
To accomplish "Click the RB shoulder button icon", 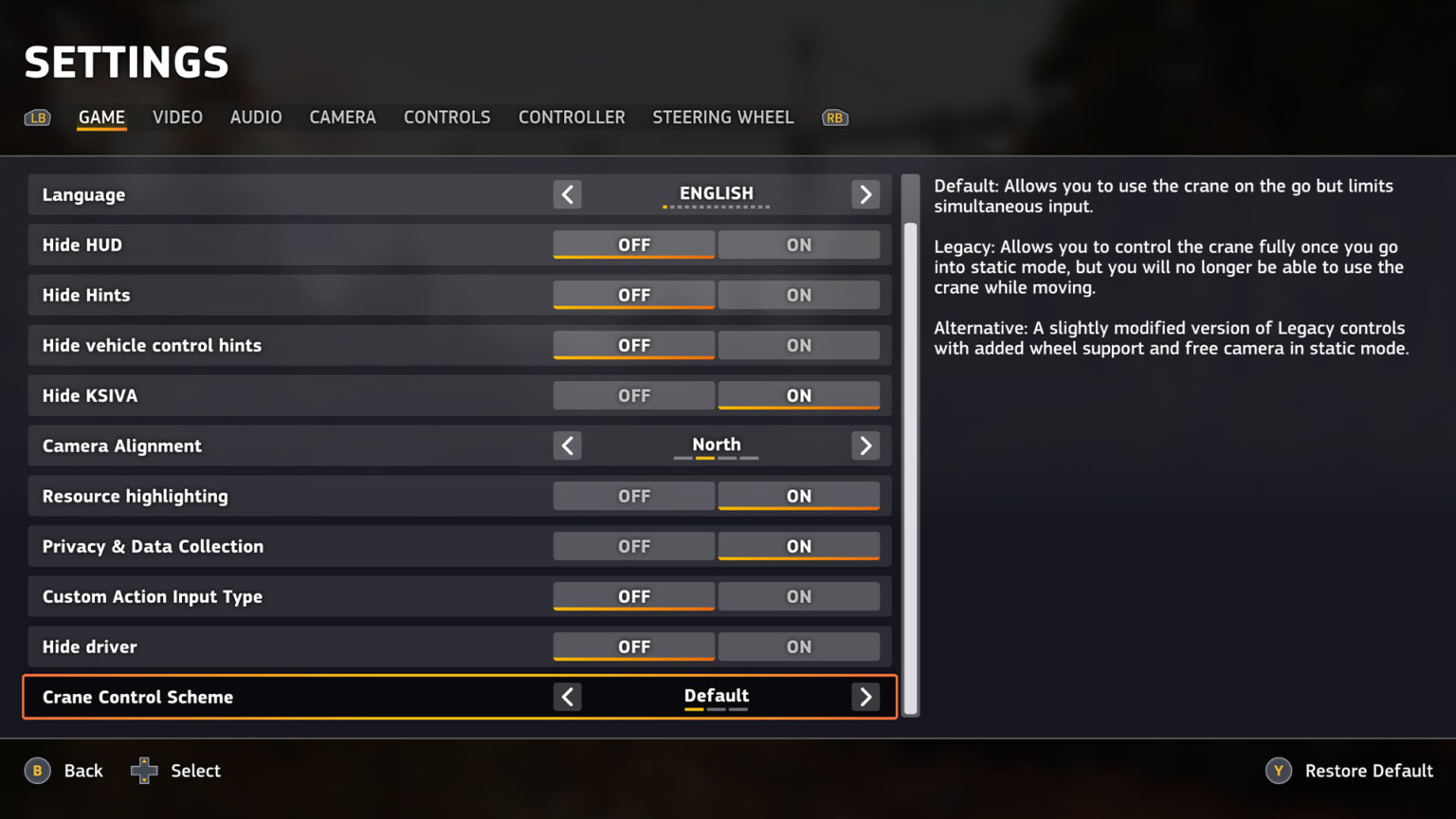I will click(835, 118).
